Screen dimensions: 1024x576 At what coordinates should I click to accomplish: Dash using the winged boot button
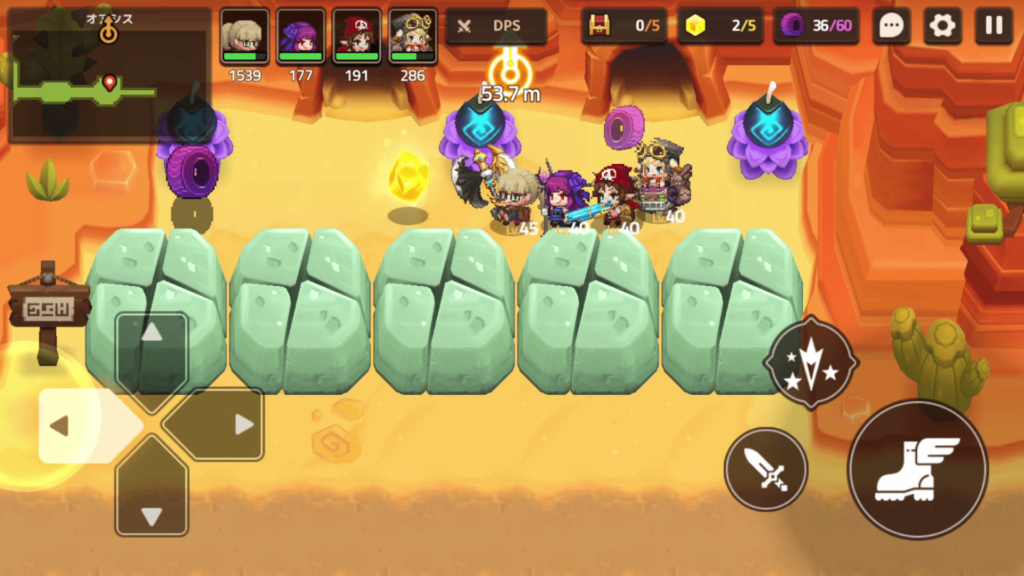click(x=917, y=469)
